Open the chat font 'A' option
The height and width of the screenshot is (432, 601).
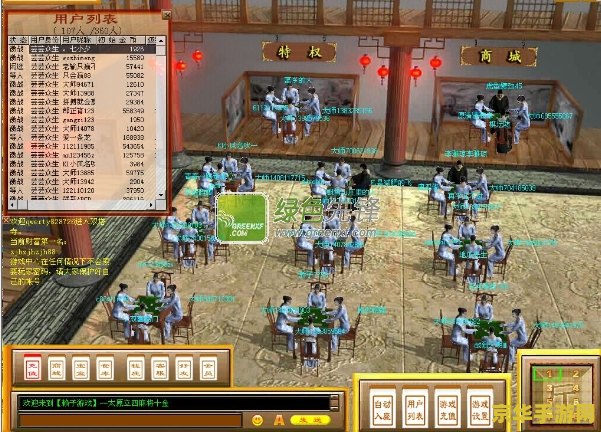point(279,419)
